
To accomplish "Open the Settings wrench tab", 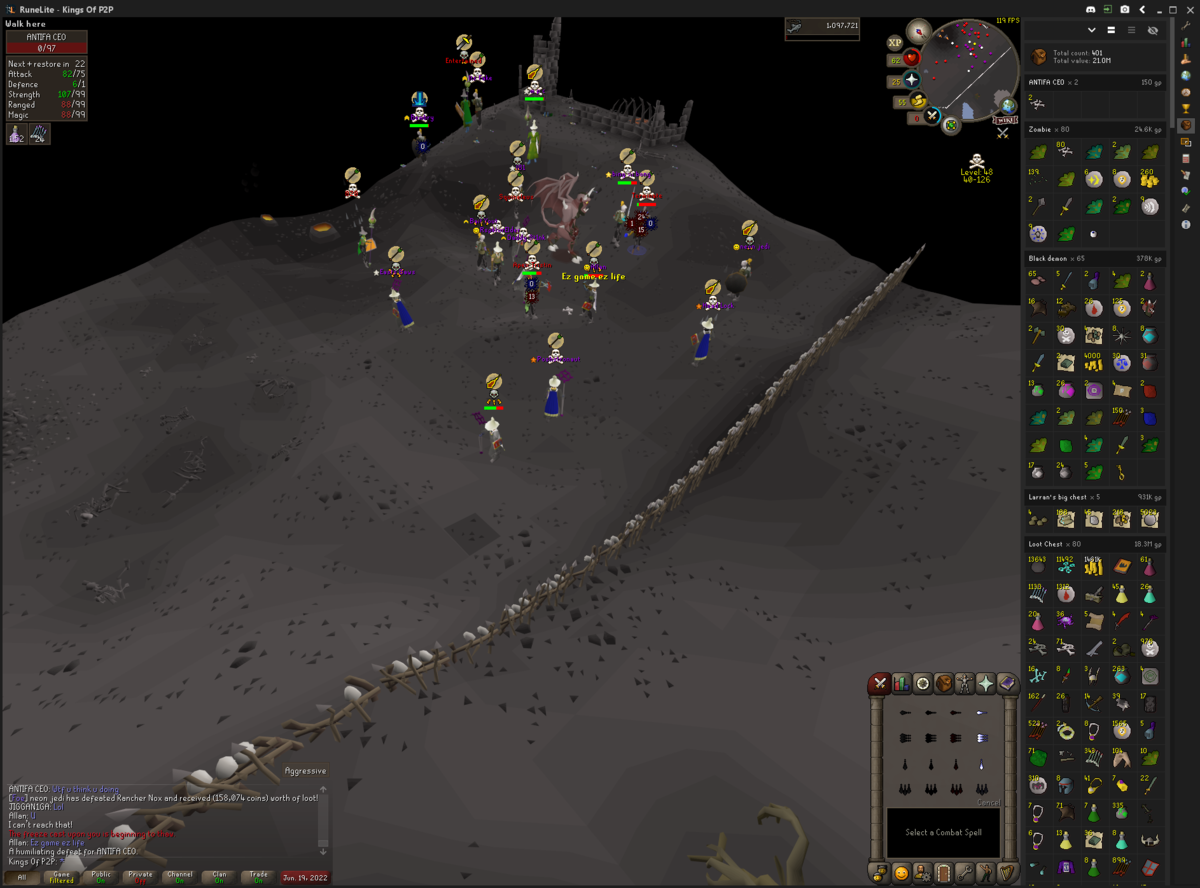I will (965, 873).
